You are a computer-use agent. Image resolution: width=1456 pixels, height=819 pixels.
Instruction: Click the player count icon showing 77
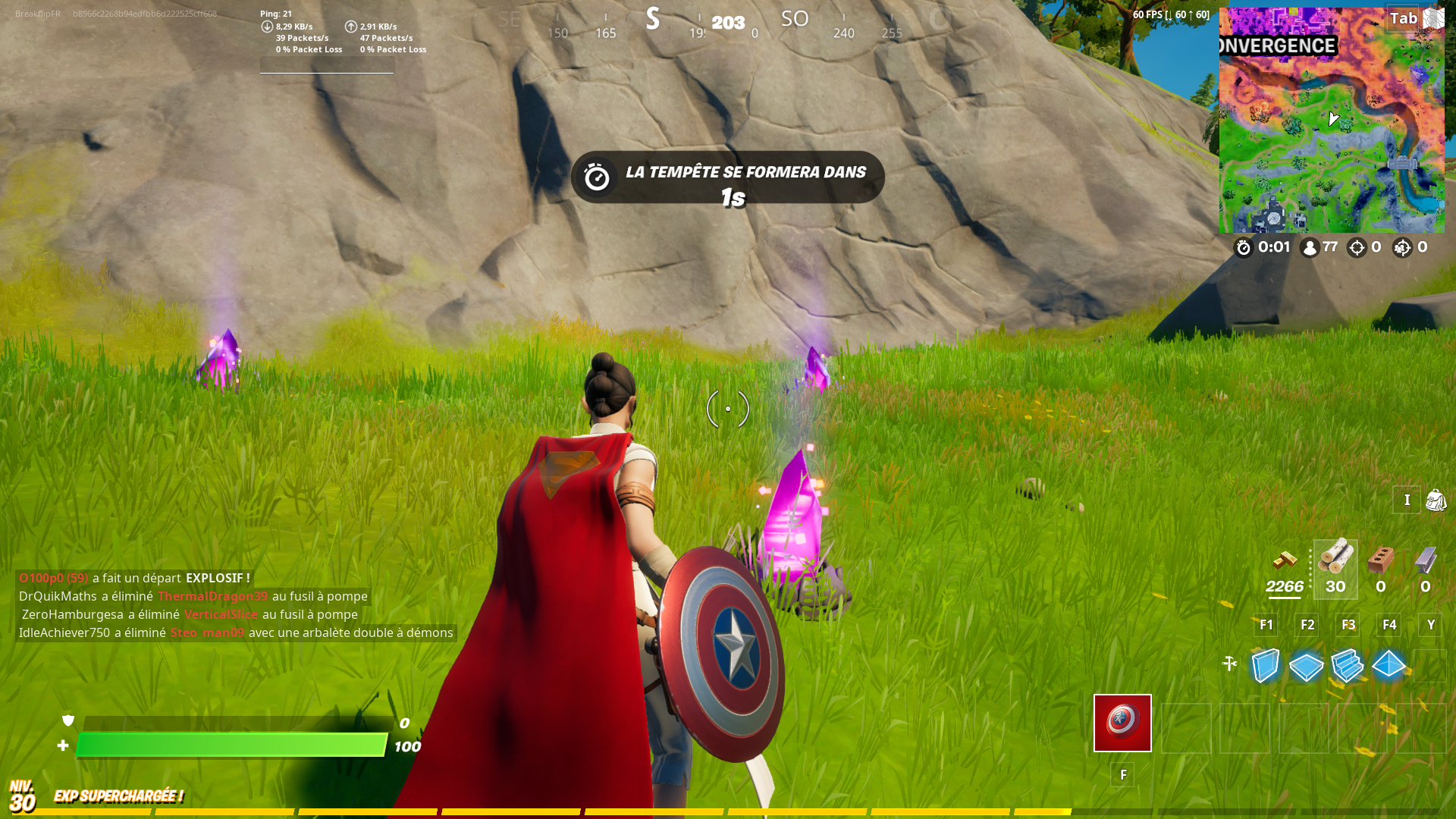(1308, 247)
